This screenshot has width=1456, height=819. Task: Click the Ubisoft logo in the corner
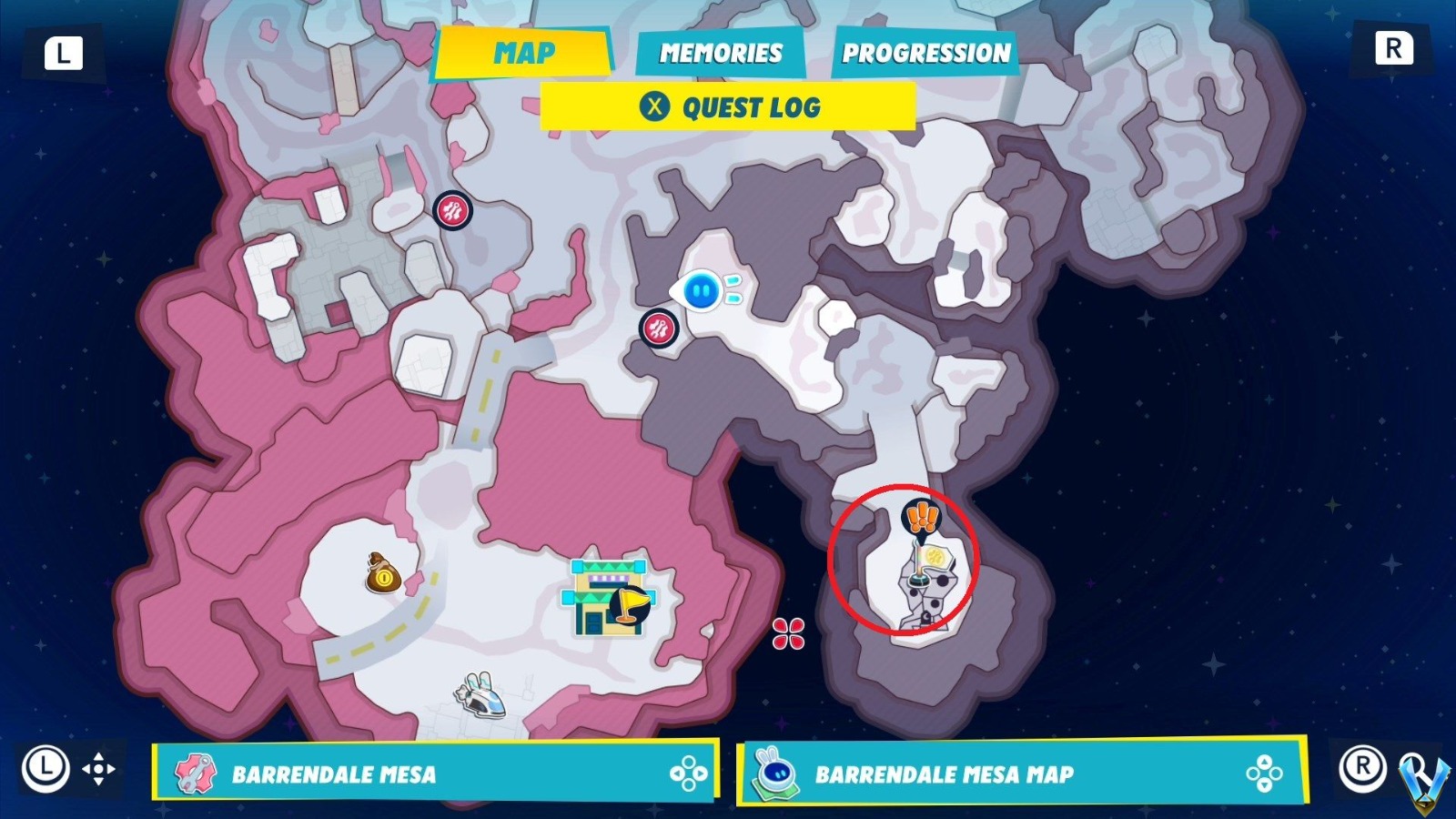(x=1423, y=784)
